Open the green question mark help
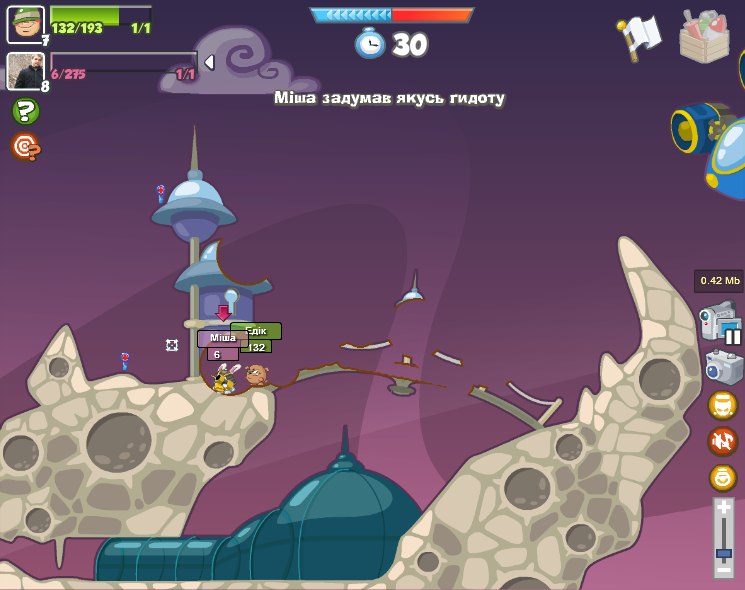The height and width of the screenshot is (590, 745). click(25, 111)
